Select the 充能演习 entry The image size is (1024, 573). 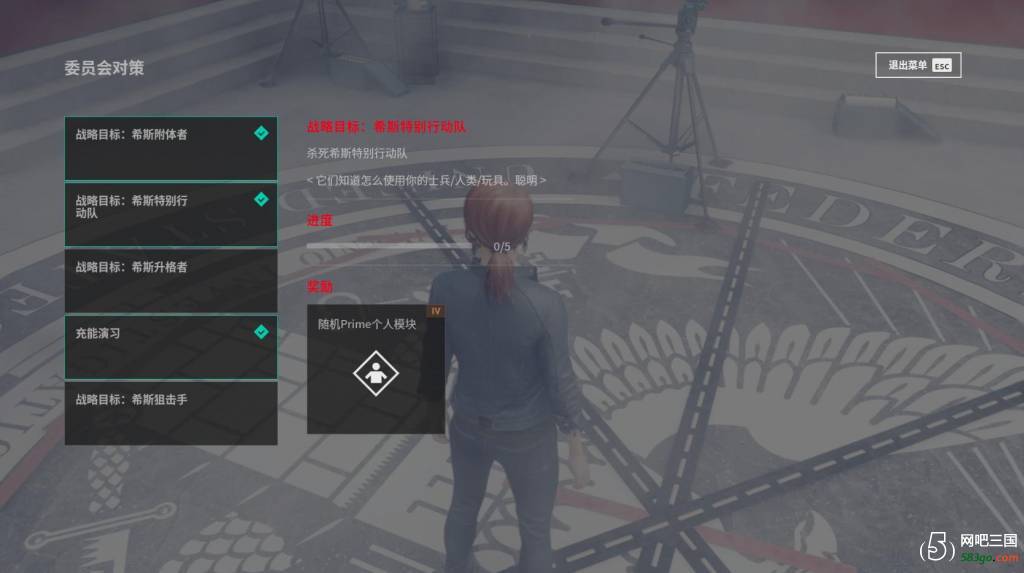[x=170, y=346]
